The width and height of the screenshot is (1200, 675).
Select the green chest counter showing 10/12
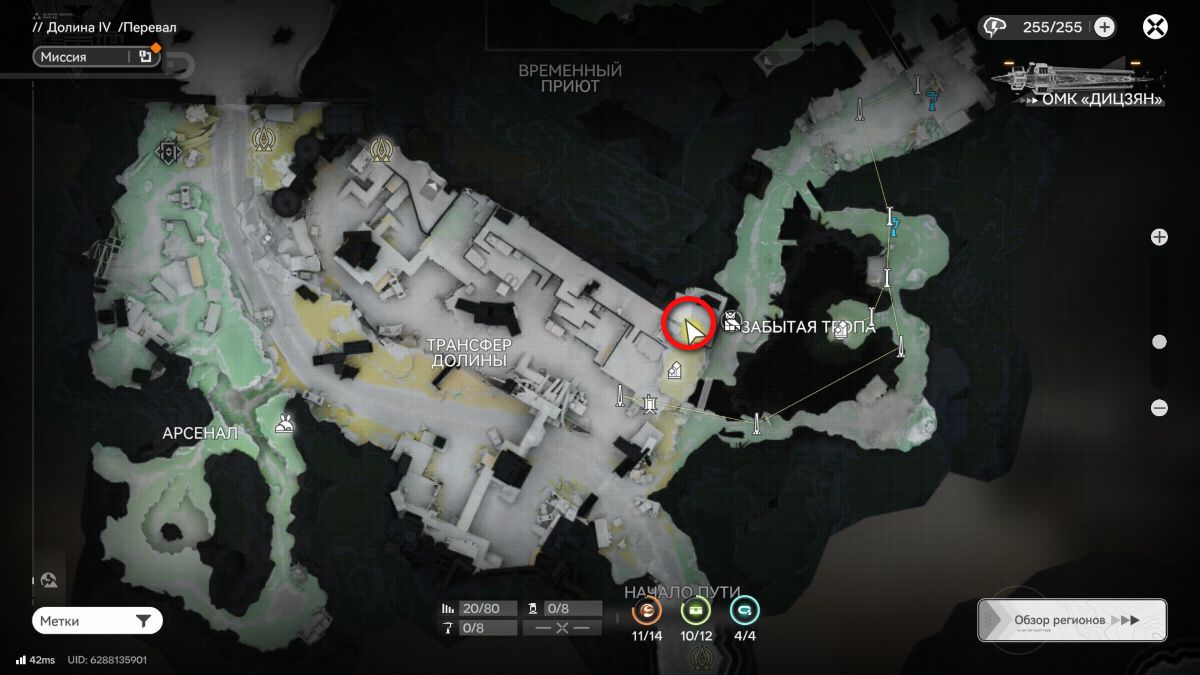695,611
